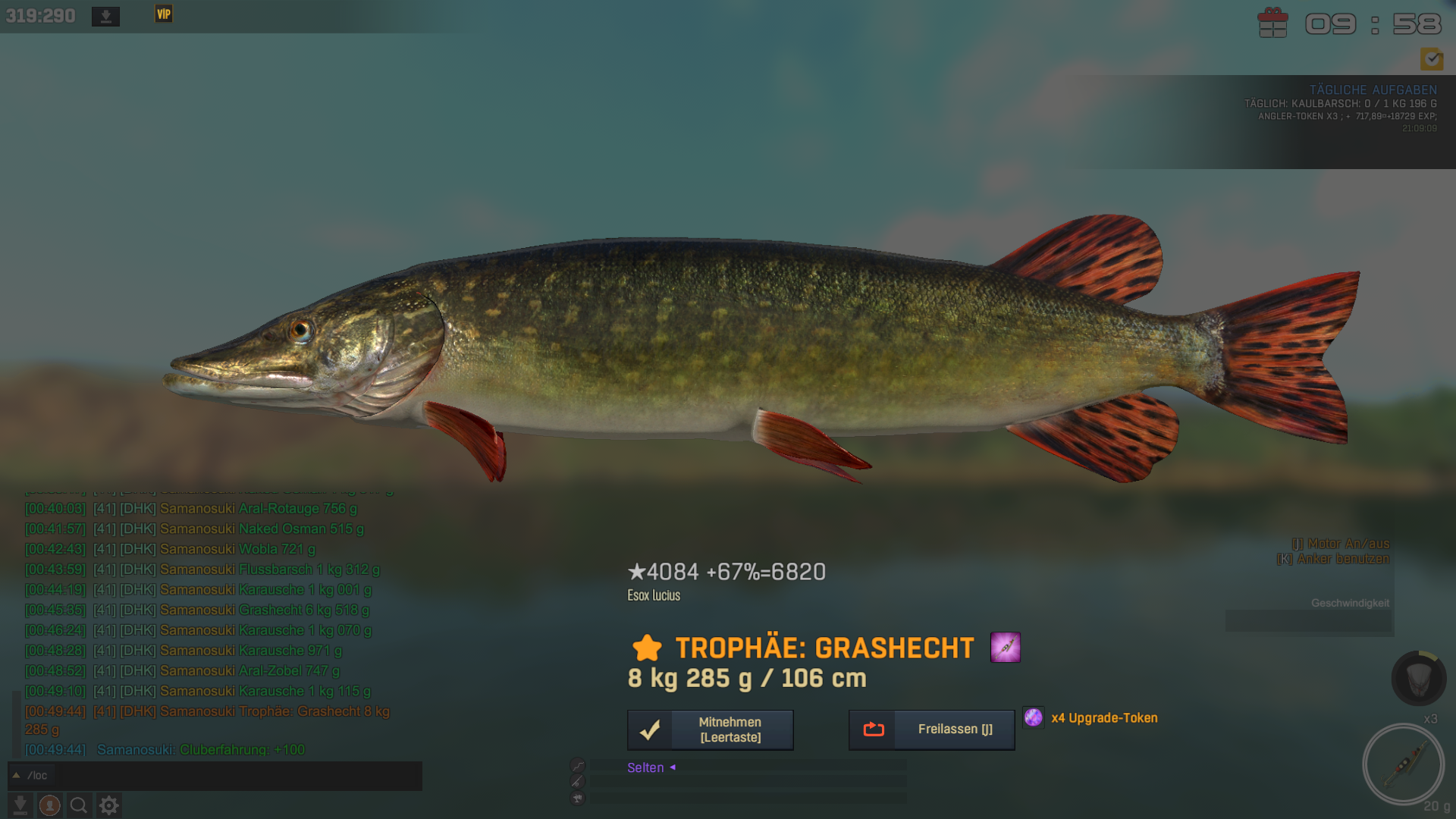The width and height of the screenshot is (1456, 819).
Task: Click the Trophäe Grashecht chat entry
Action: [x=275, y=711]
